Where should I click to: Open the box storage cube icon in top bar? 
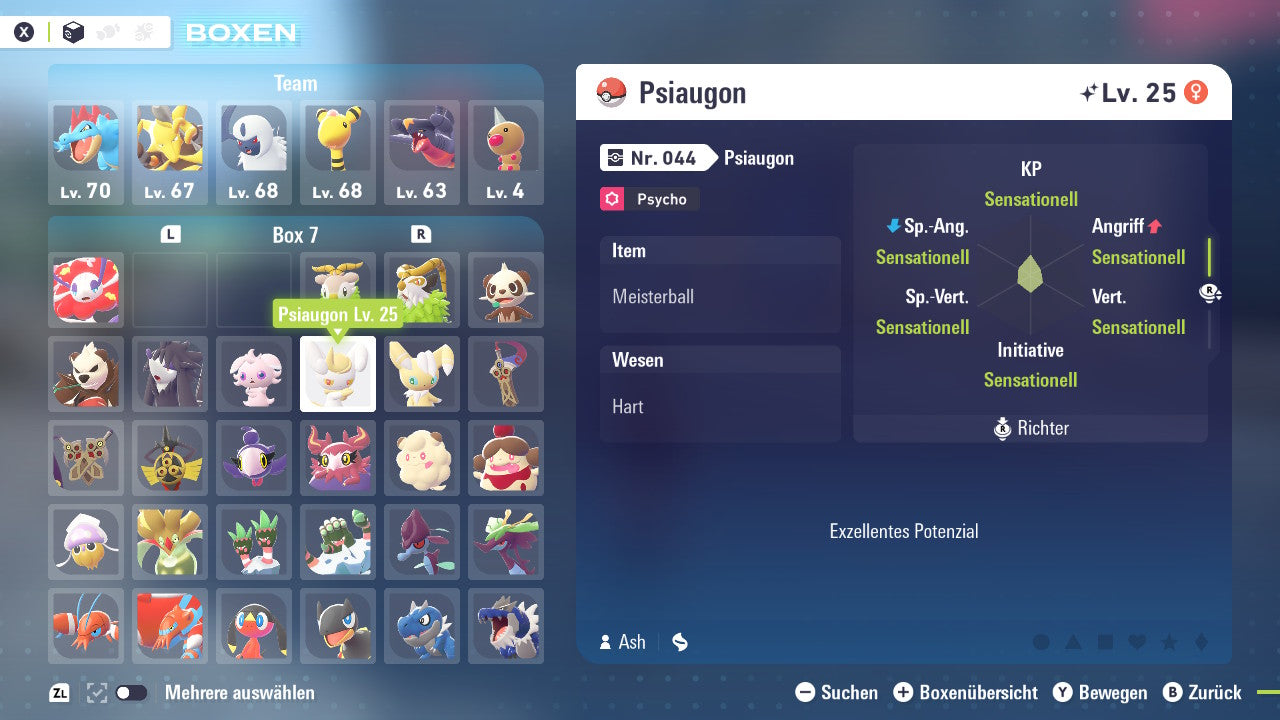click(x=73, y=32)
